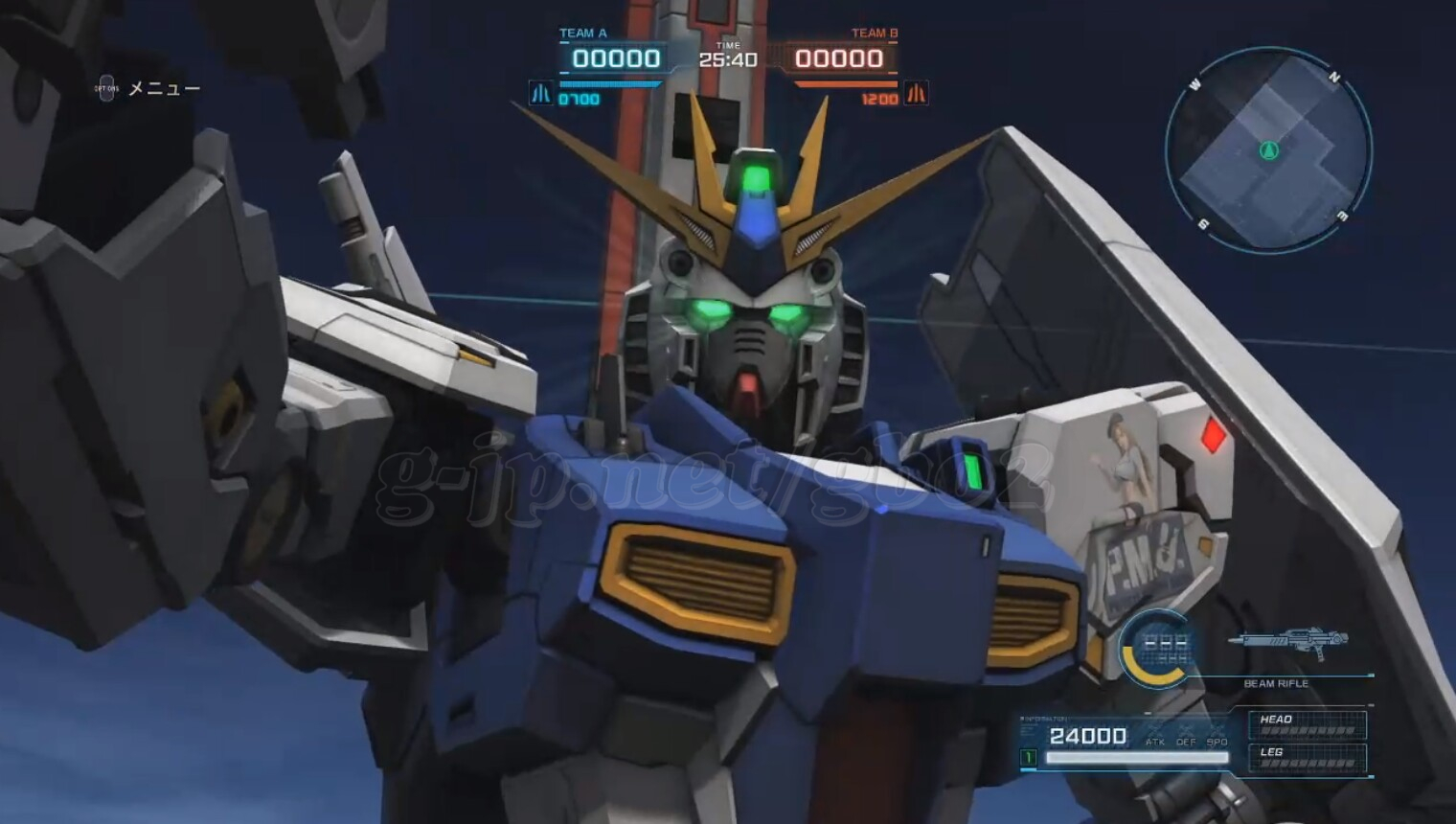Screen dimensions: 1456x824
Task: Click the circular radar minimap
Action: (1268, 150)
